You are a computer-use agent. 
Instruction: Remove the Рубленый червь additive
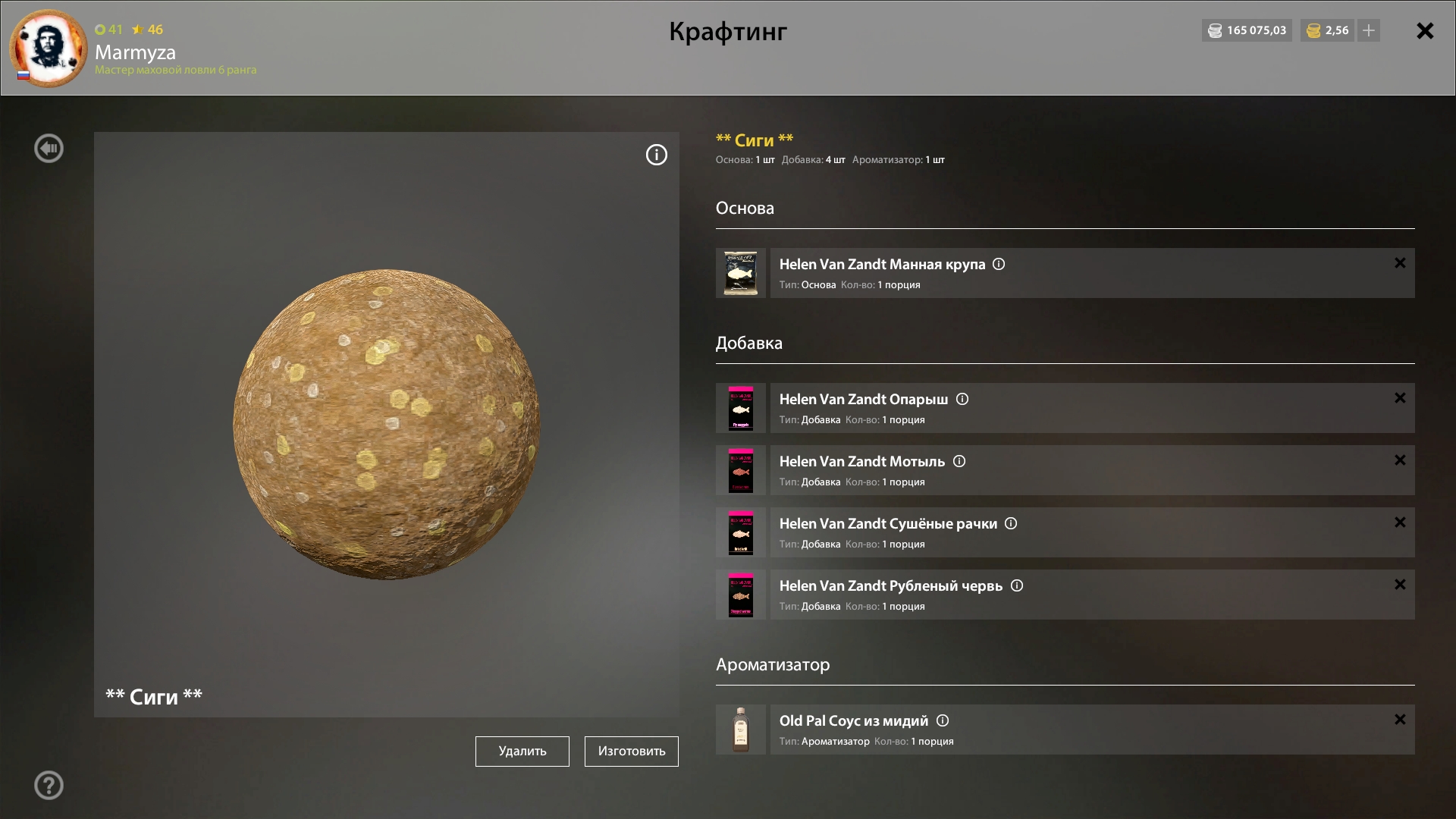[1400, 585]
